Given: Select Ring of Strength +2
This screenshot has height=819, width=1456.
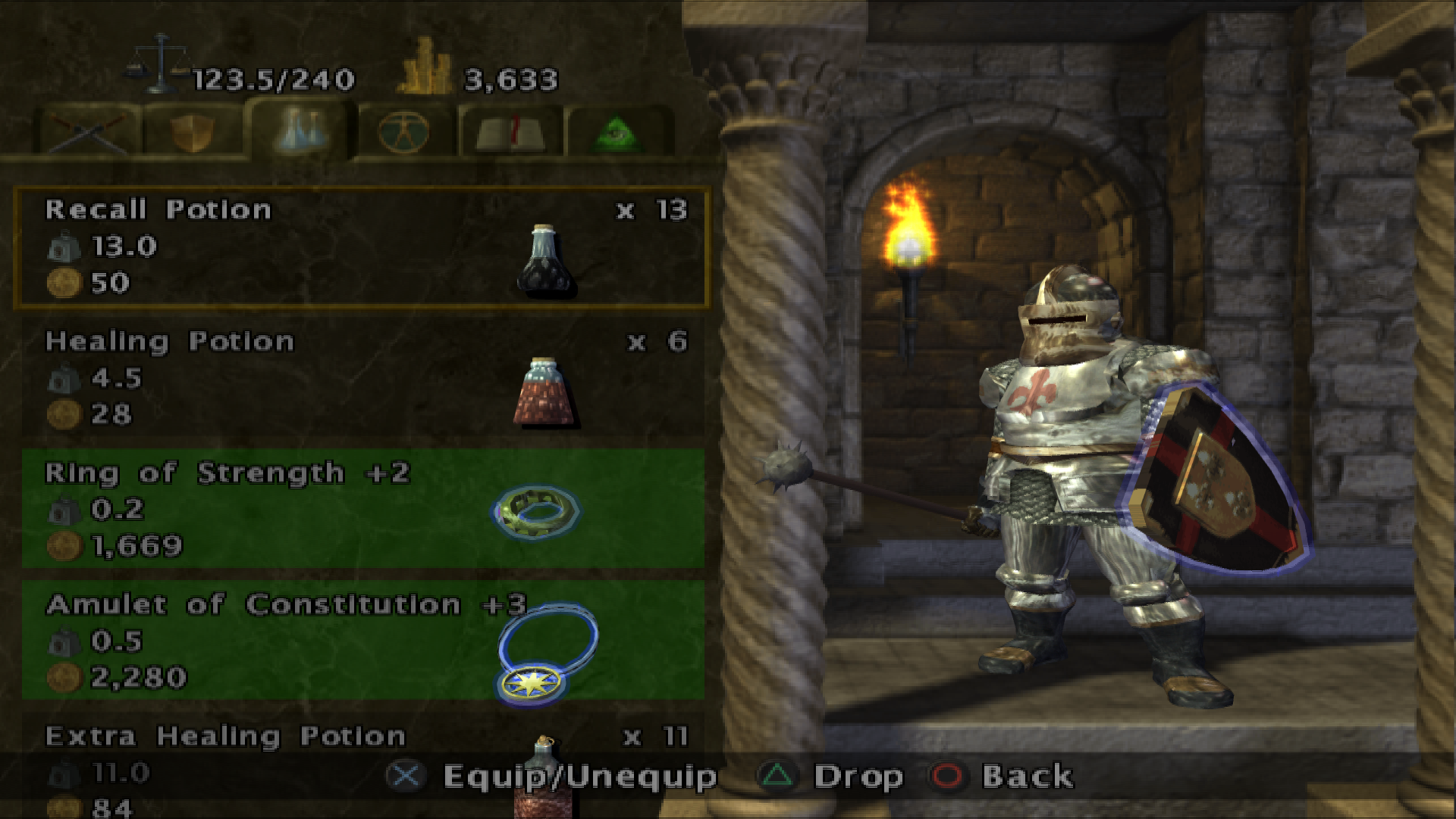Looking at the screenshot, I should pos(361,509).
